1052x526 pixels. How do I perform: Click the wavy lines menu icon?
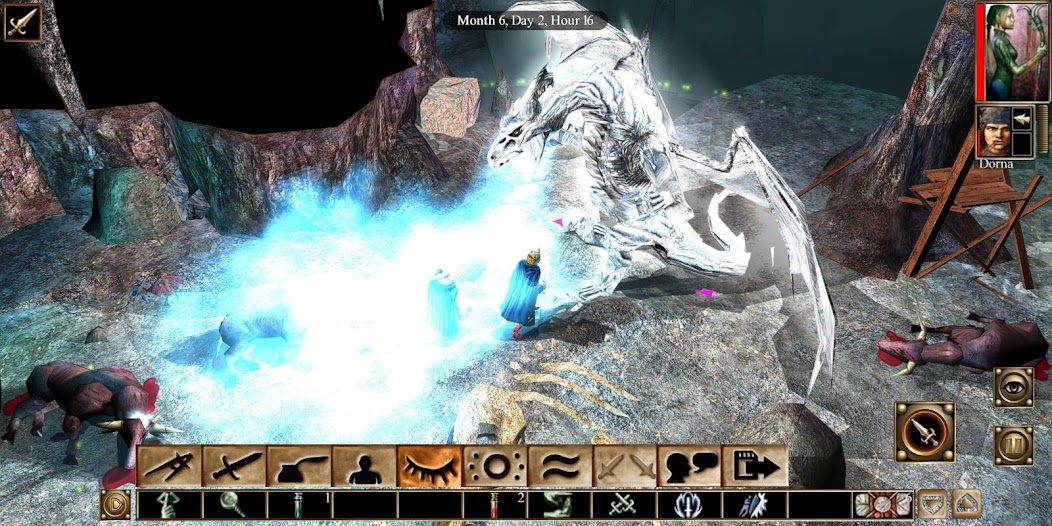(x=558, y=466)
